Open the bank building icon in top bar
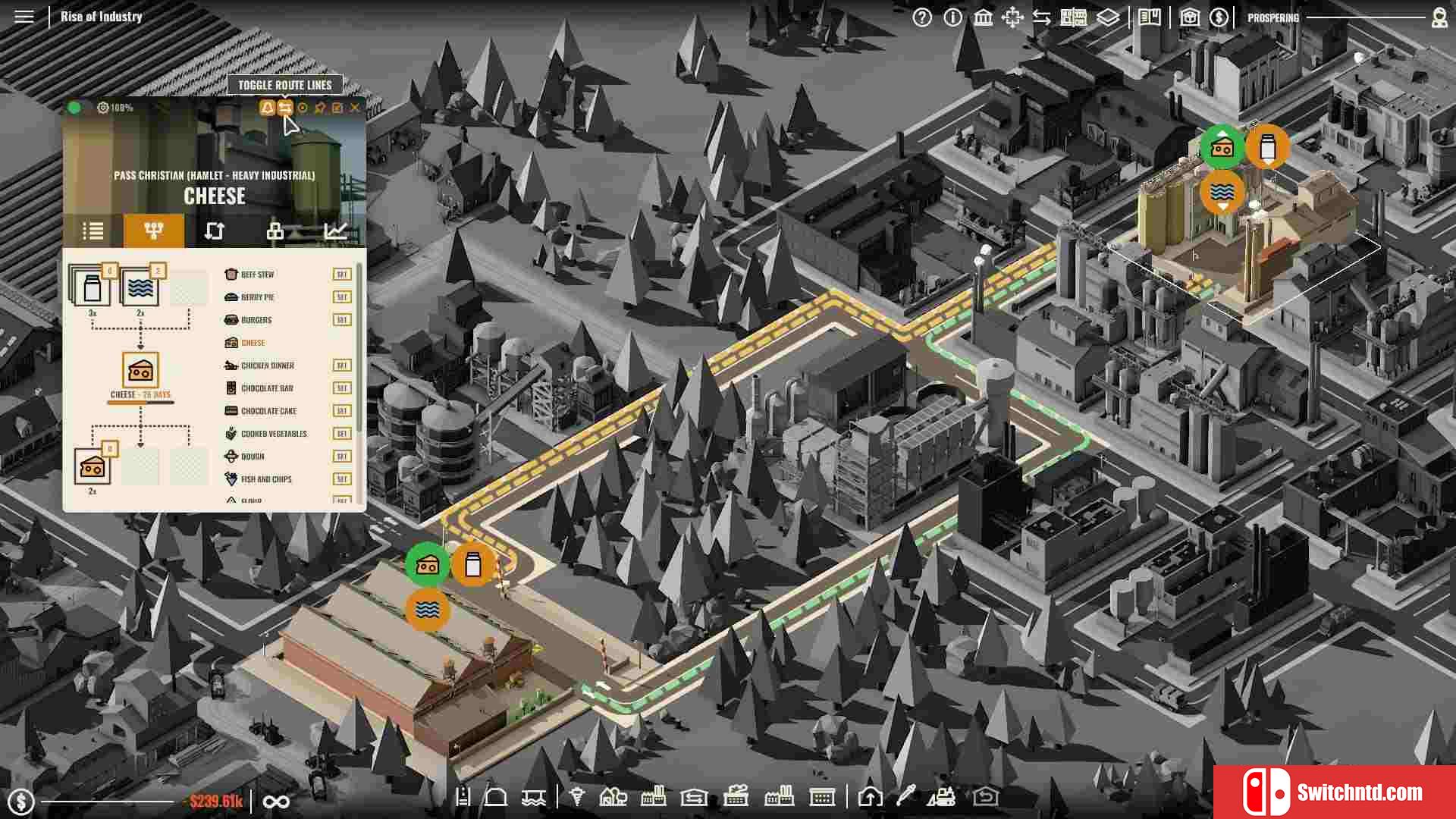Viewport: 1456px width, 819px height. (x=983, y=17)
